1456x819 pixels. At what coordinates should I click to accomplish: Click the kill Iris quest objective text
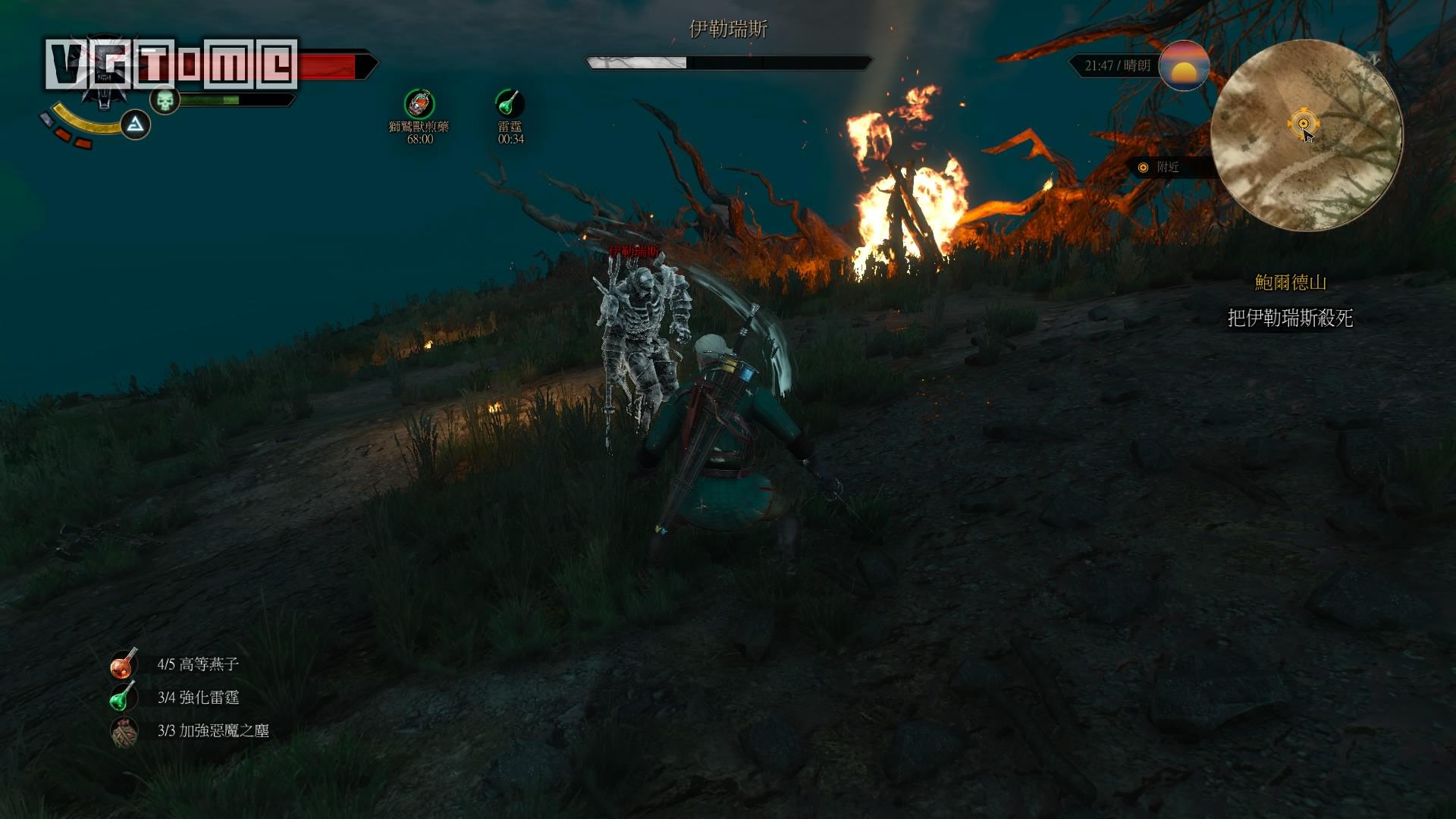(1290, 318)
